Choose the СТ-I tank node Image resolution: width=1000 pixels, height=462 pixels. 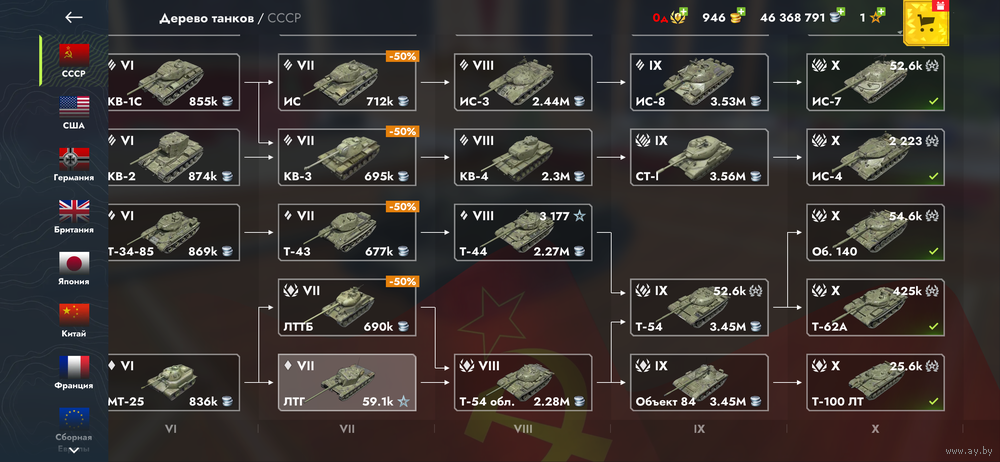pos(699,157)
